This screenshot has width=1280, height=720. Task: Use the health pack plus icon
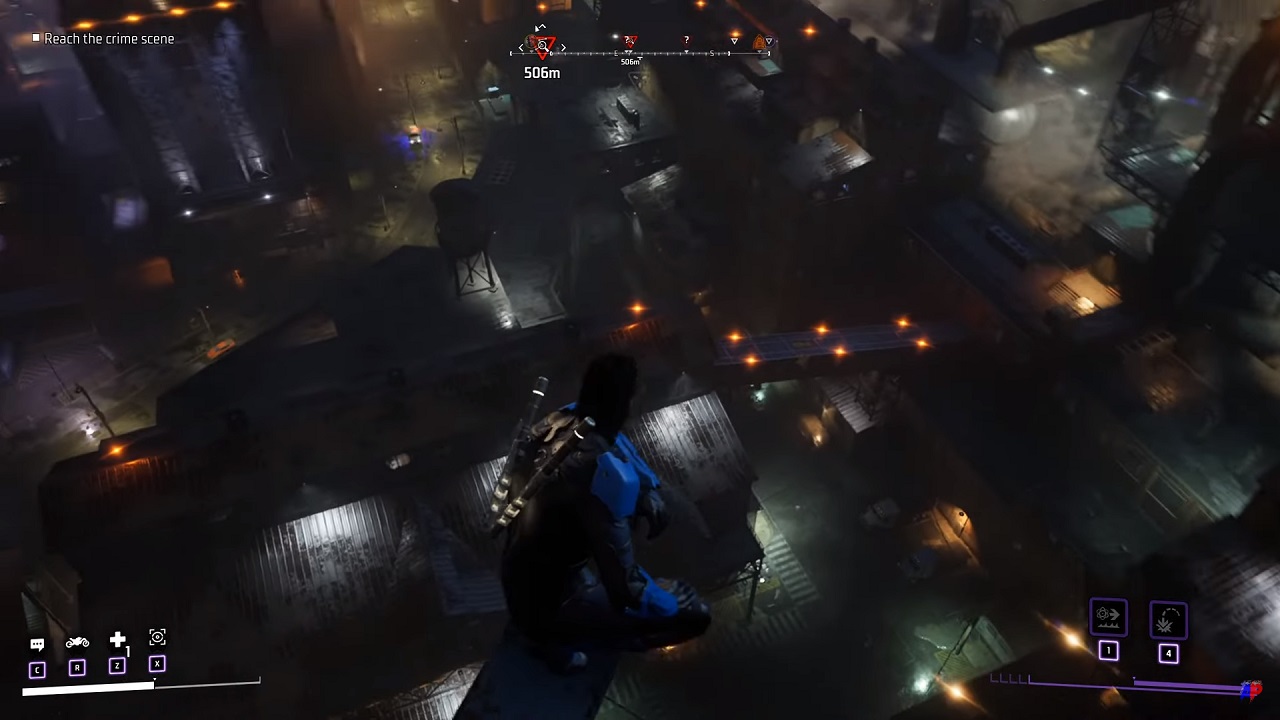(117, 640)
